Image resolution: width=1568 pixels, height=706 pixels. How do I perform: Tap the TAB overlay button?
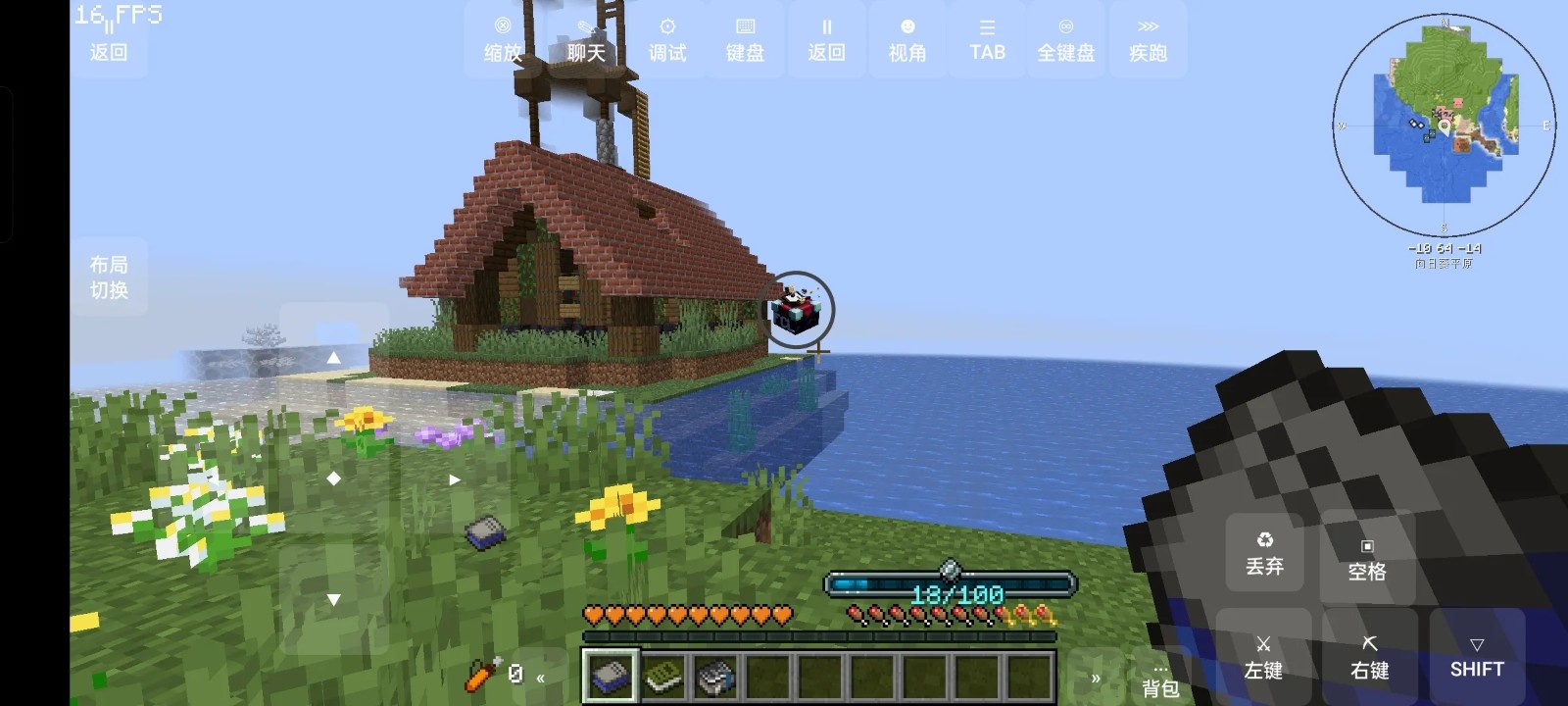[987, 40]
